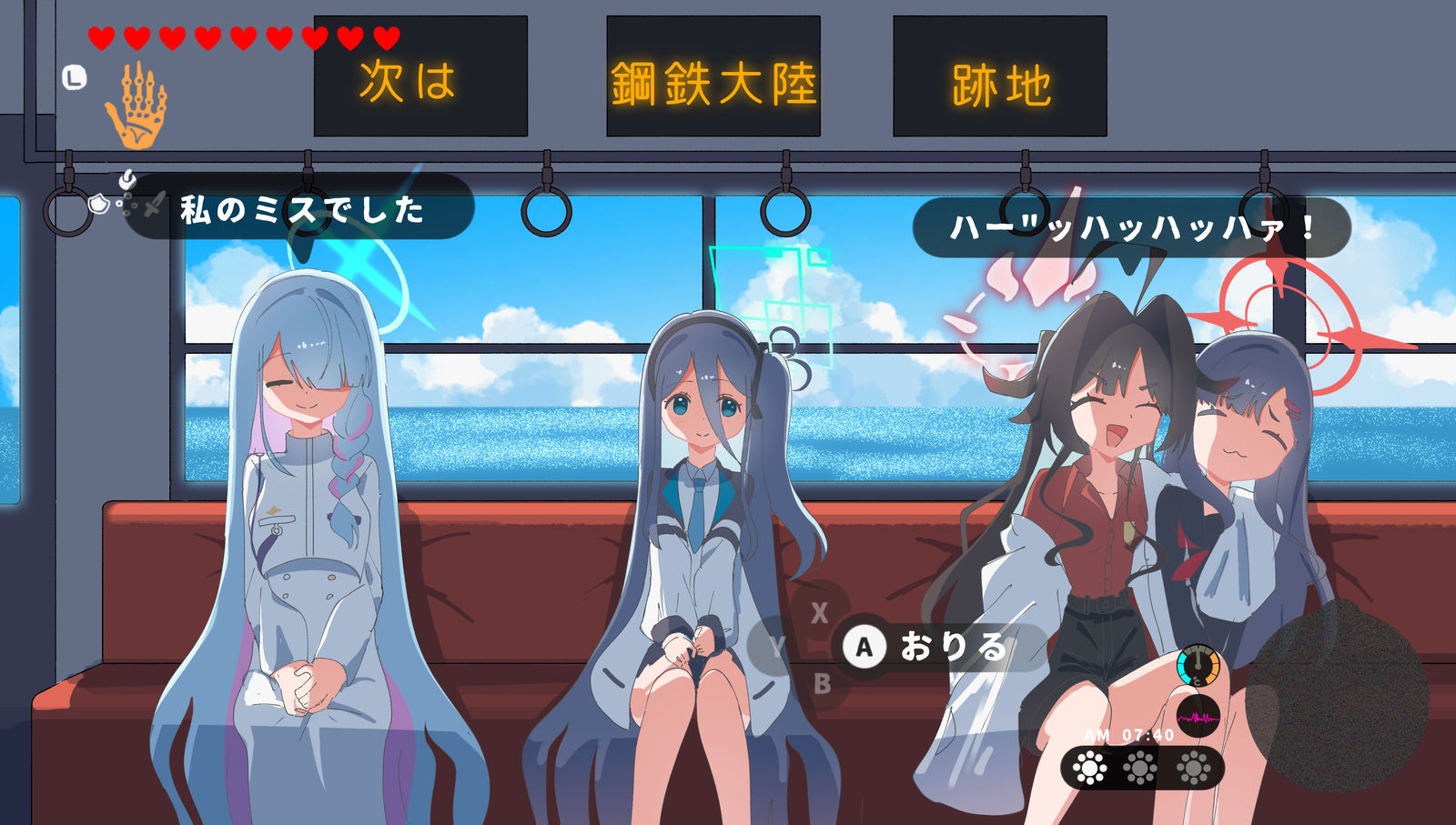This screenshot has width=1456, height=825.
Task: Click the shield equipment icon
Action: (x=98, y=206)
